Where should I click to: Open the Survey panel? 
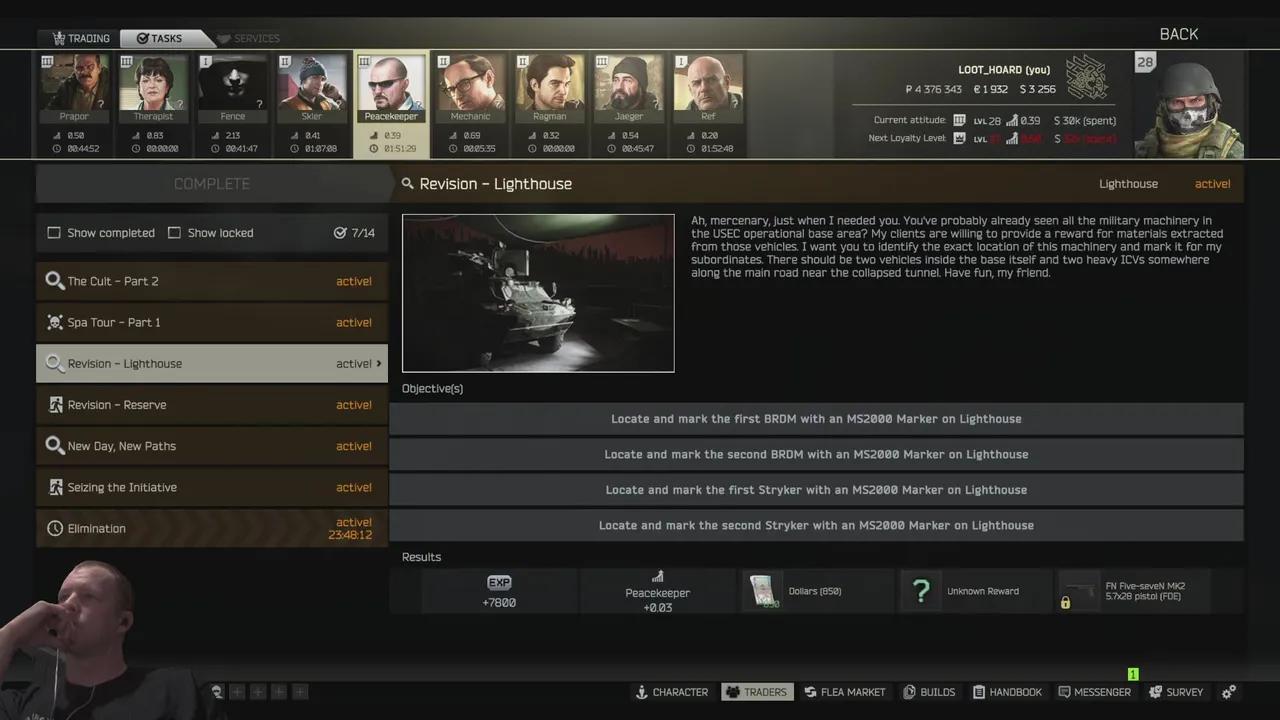[x=1176, y=691]
